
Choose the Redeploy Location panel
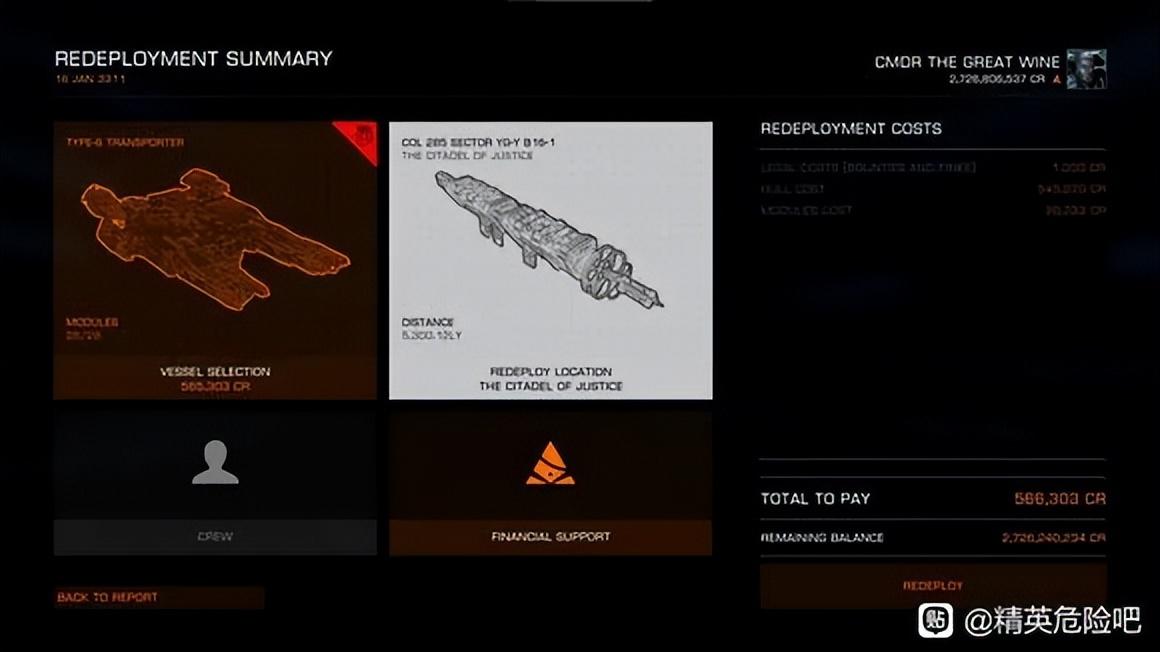coord(550,260)
